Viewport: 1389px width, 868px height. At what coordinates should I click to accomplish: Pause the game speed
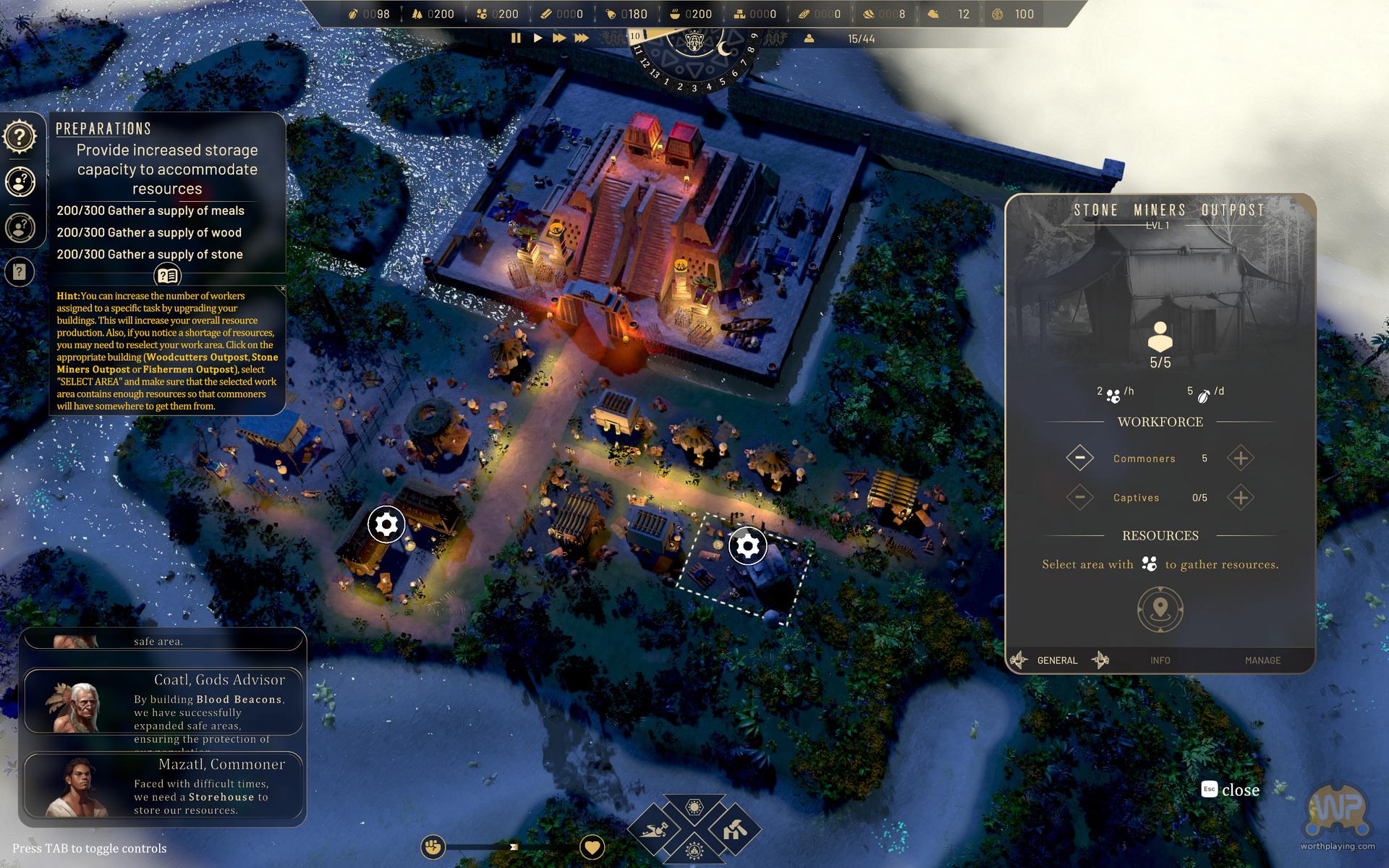point(516,38)
